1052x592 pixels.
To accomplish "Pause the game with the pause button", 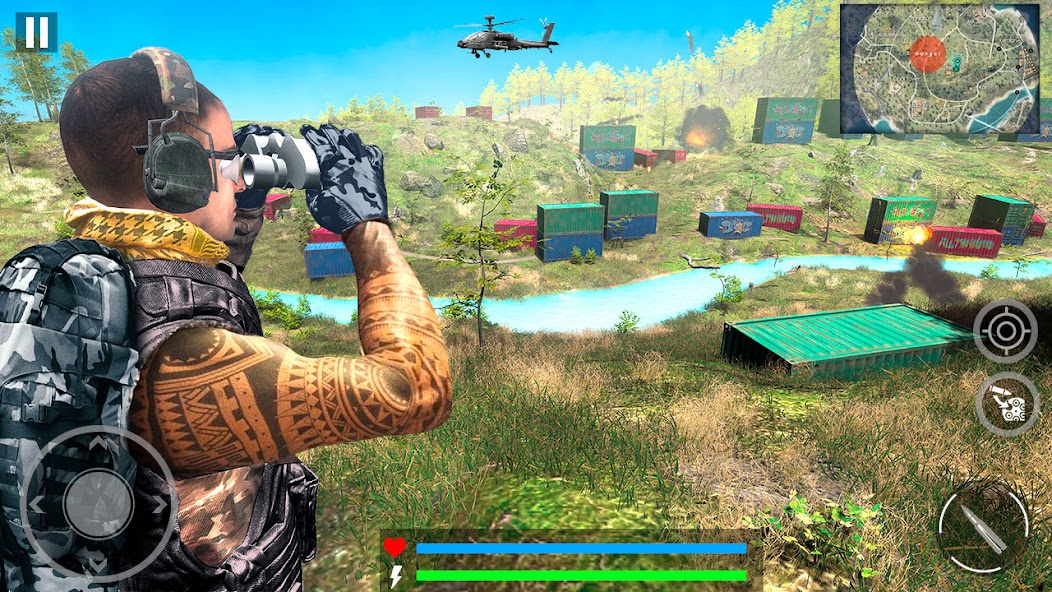I will coord(36,32).
